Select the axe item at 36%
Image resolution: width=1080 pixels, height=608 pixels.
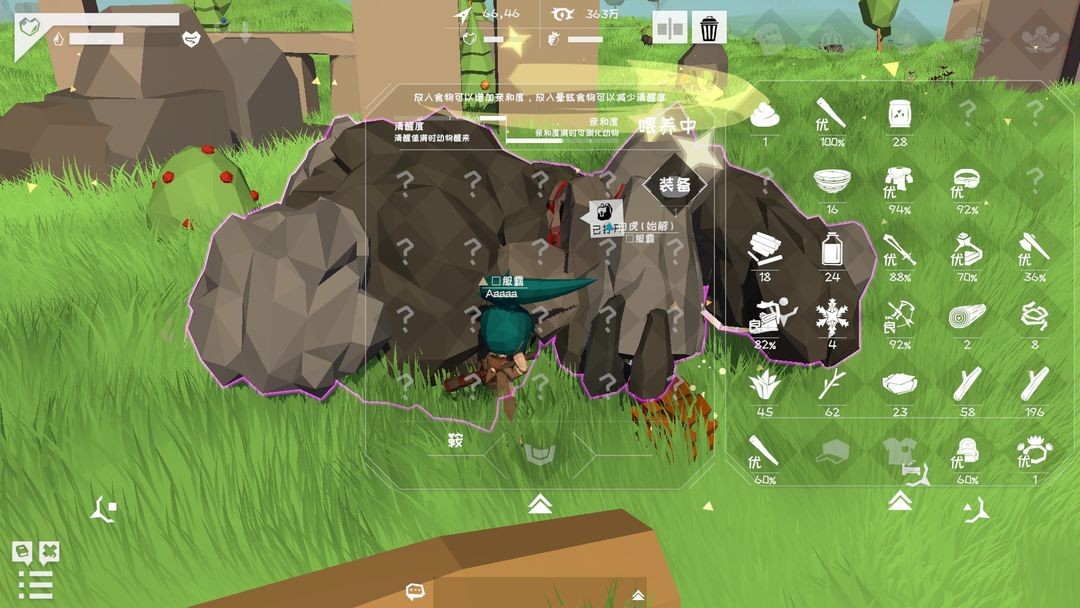(1034, 249)
